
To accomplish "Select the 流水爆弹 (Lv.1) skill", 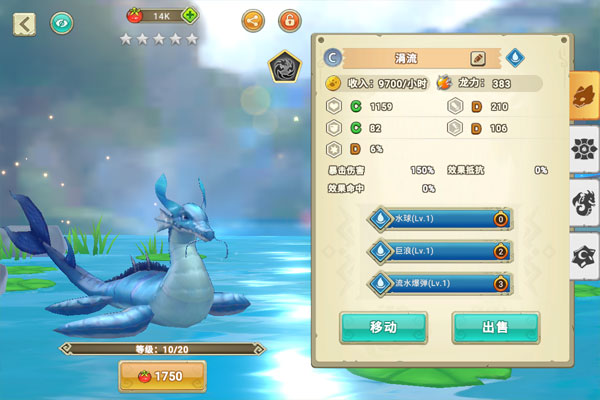I will pos(440,284).
